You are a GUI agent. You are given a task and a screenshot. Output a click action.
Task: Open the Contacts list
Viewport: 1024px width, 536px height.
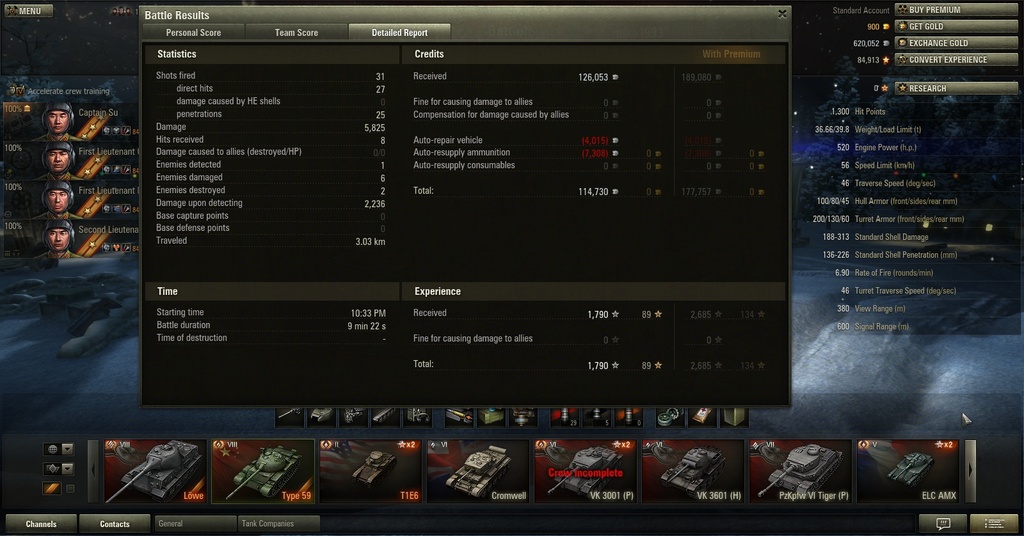click(x=114, y=523)
